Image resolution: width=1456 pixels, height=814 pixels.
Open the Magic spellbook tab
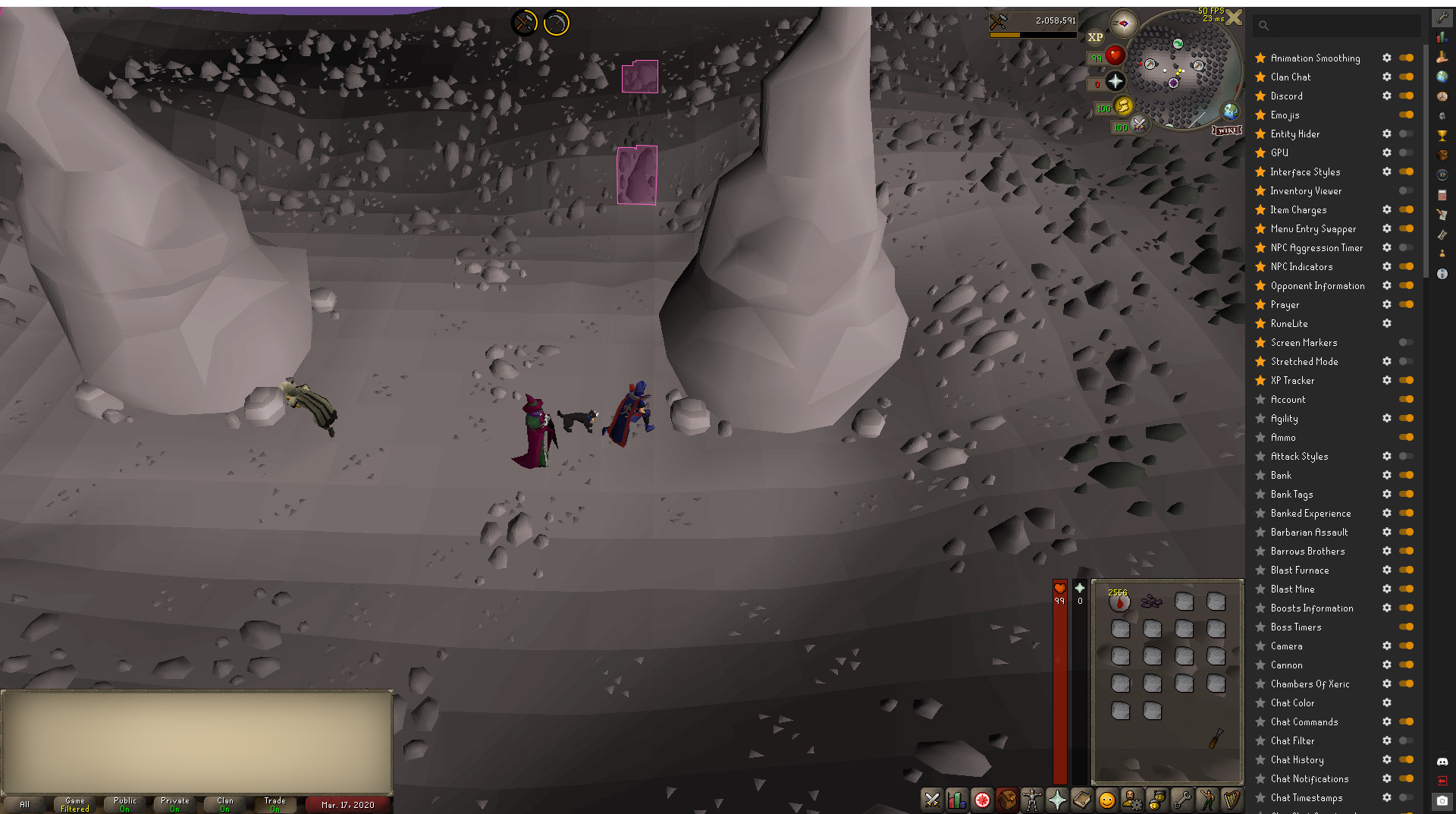(x=1082, y=800)
